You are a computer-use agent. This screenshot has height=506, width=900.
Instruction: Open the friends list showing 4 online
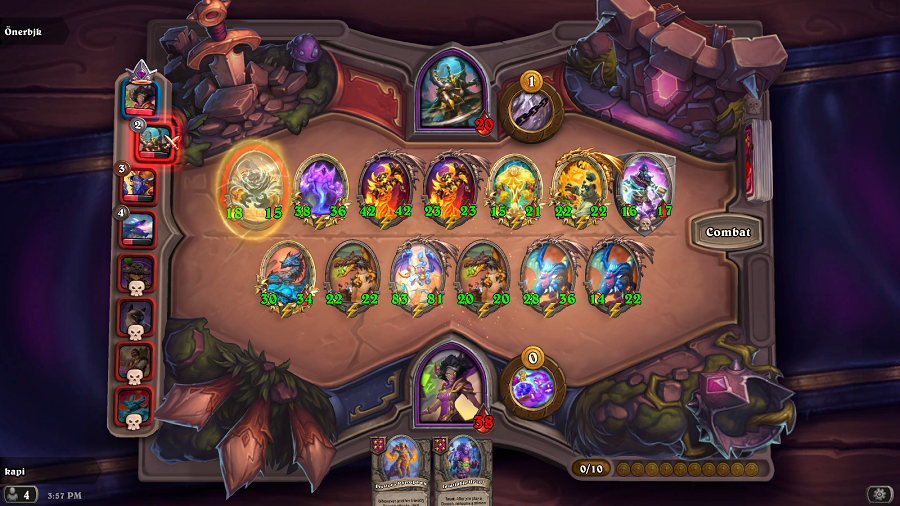[19, 494]
